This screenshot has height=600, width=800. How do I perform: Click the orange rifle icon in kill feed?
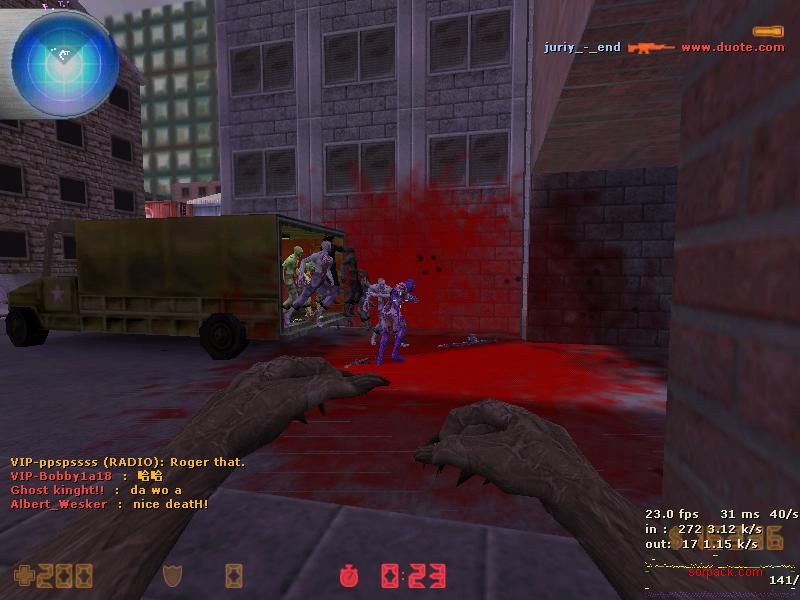(650, 47)
